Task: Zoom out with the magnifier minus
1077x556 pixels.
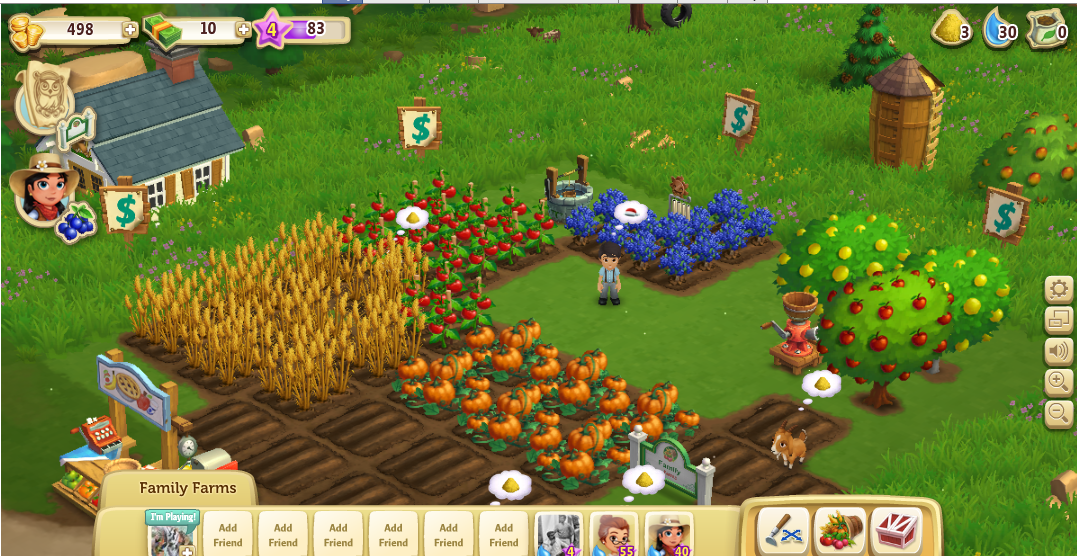Action: (x=1058, y=411)
